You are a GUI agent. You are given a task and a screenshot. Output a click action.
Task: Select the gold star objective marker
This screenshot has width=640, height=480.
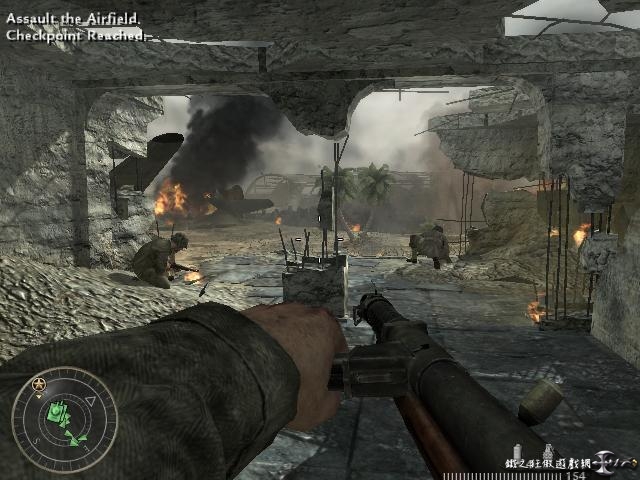[x=38, y=384]
